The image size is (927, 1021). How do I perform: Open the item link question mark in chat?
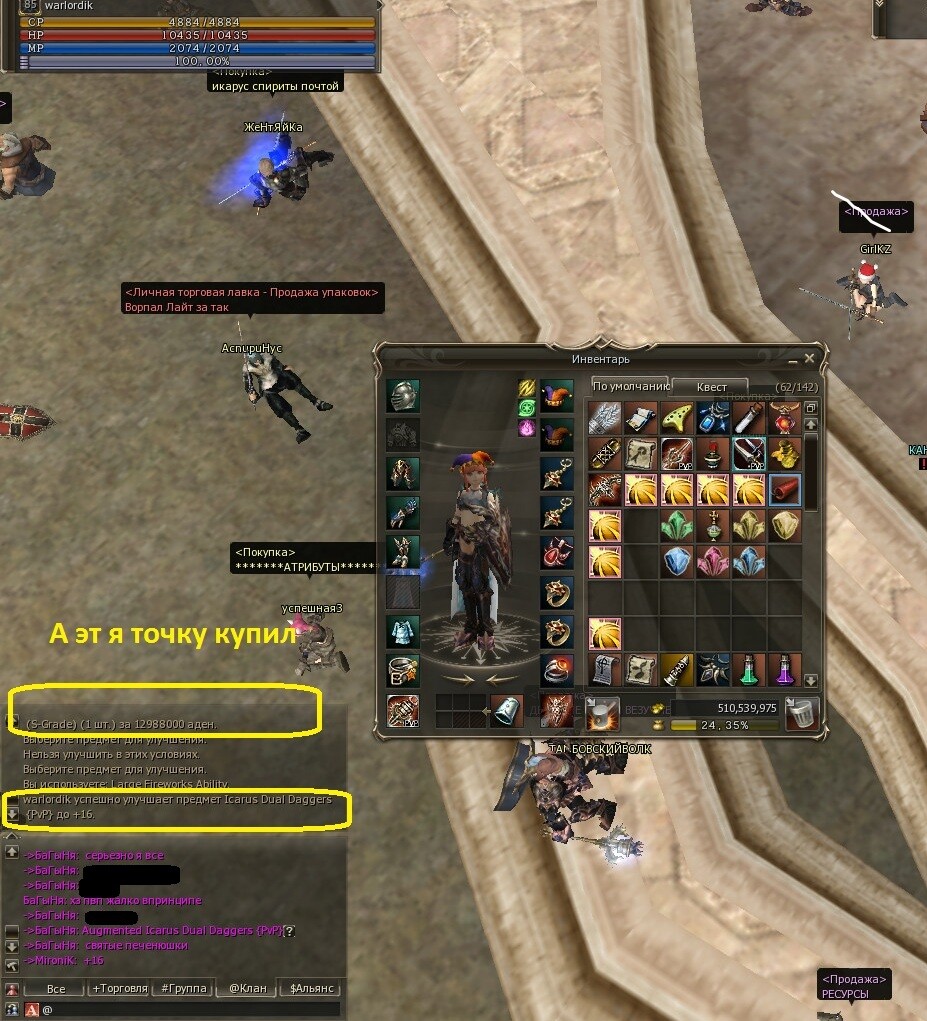coord(289,931)
